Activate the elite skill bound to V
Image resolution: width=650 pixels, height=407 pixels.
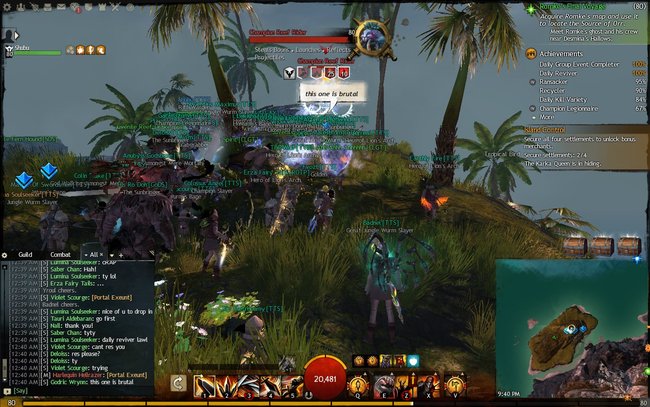pos(455,385)
